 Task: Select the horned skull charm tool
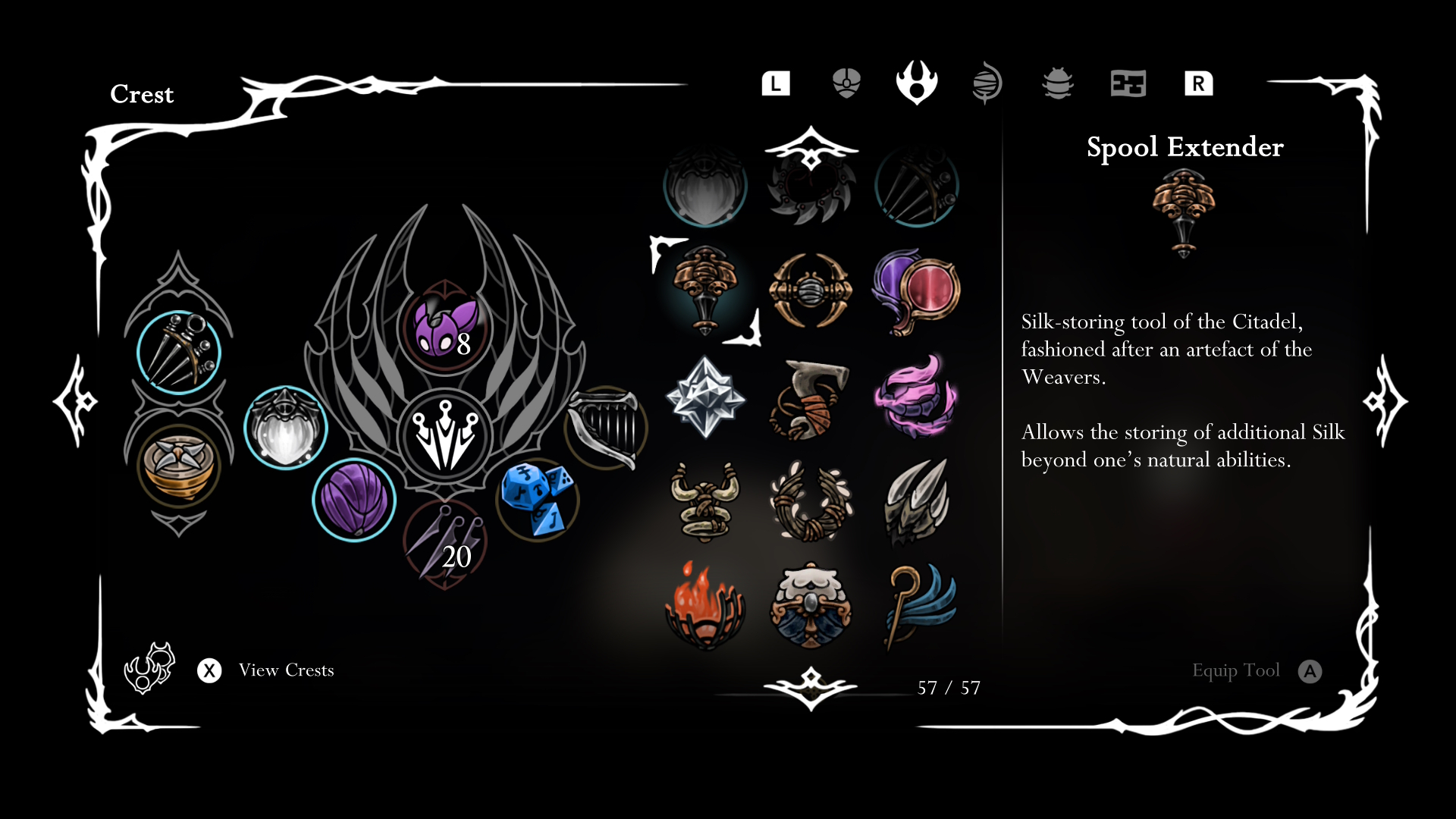pos(705,501)
